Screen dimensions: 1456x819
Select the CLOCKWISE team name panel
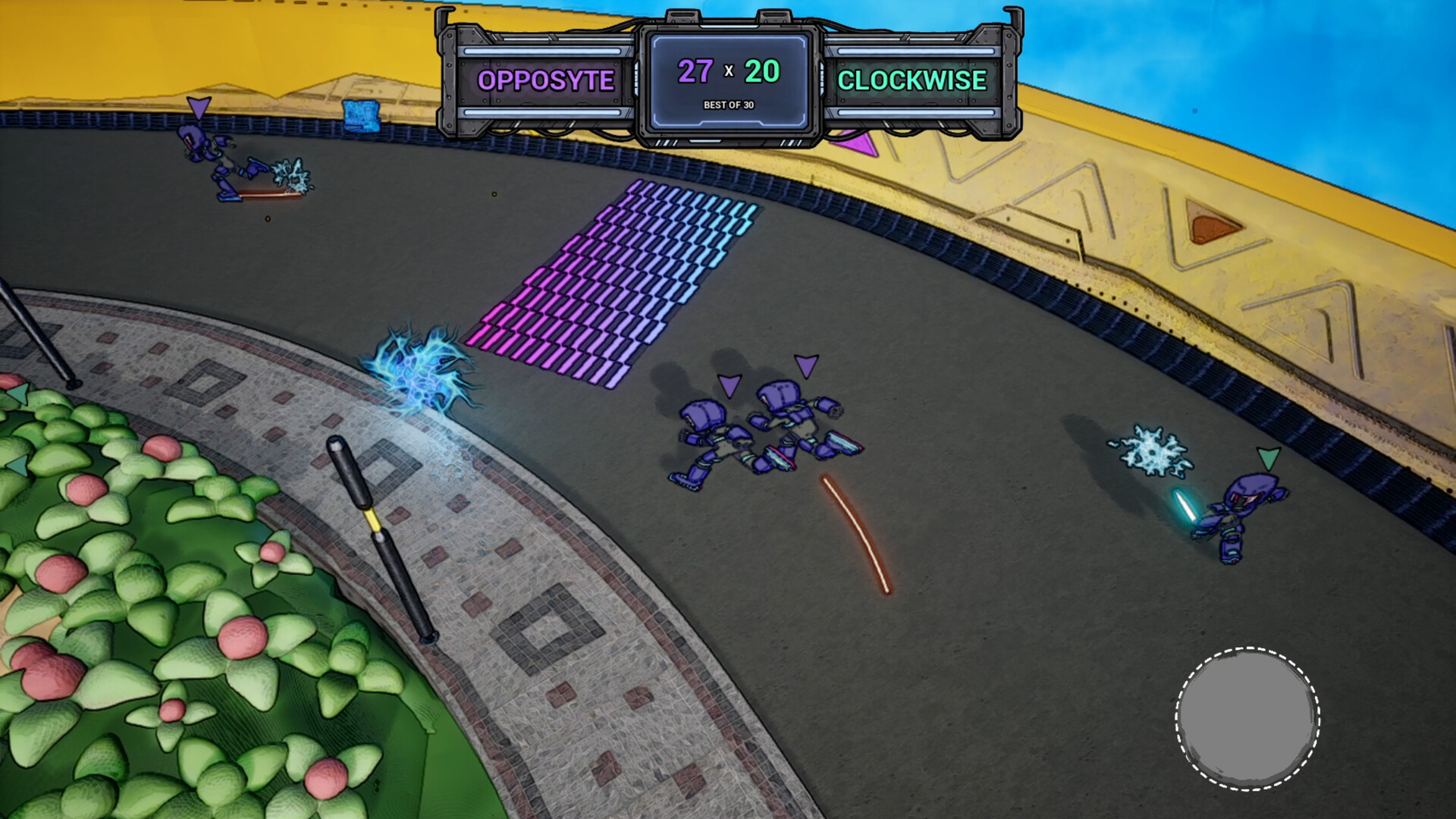coord(913,80)
